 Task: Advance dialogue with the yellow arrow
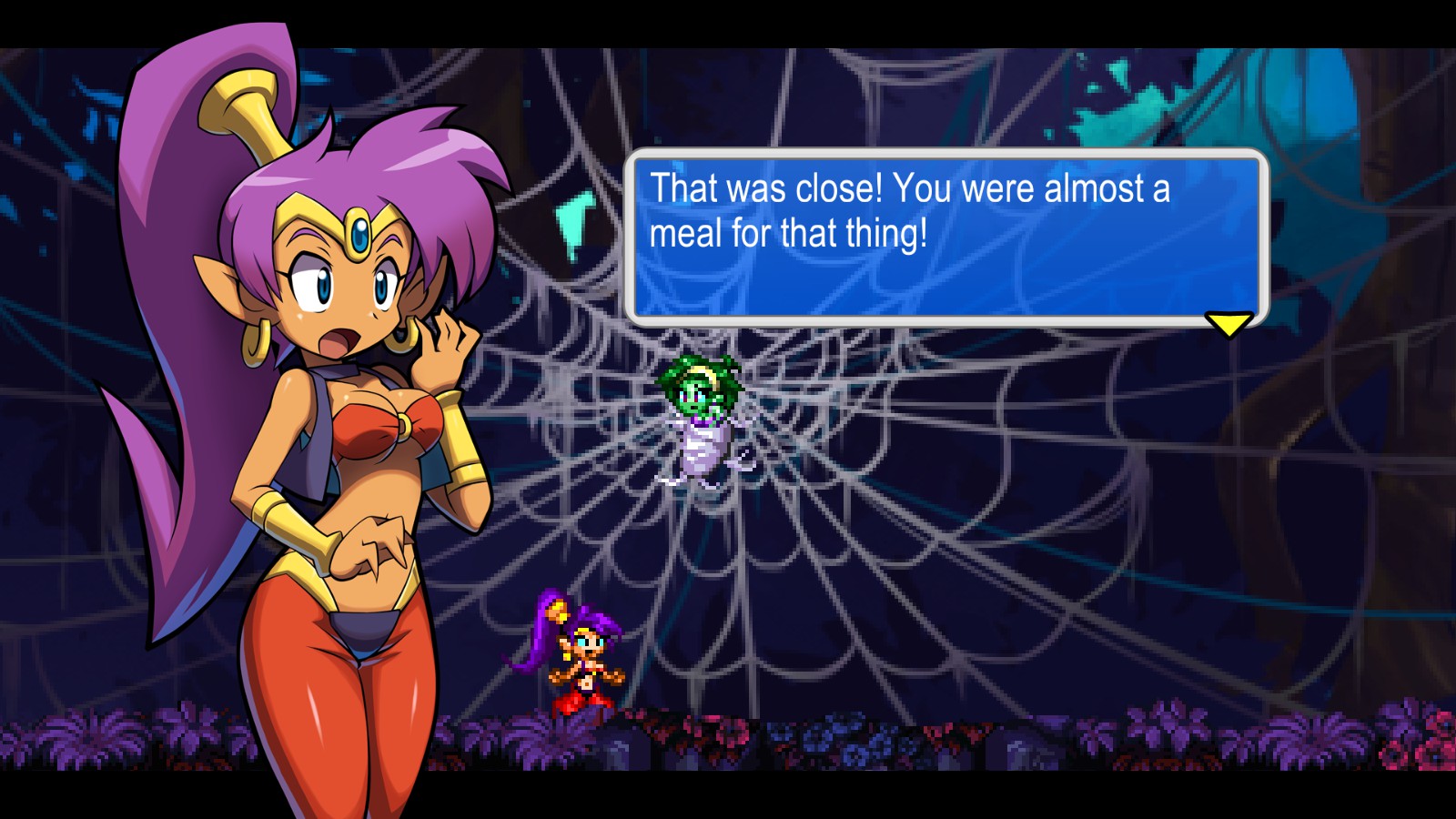[x=1228, y=323]
